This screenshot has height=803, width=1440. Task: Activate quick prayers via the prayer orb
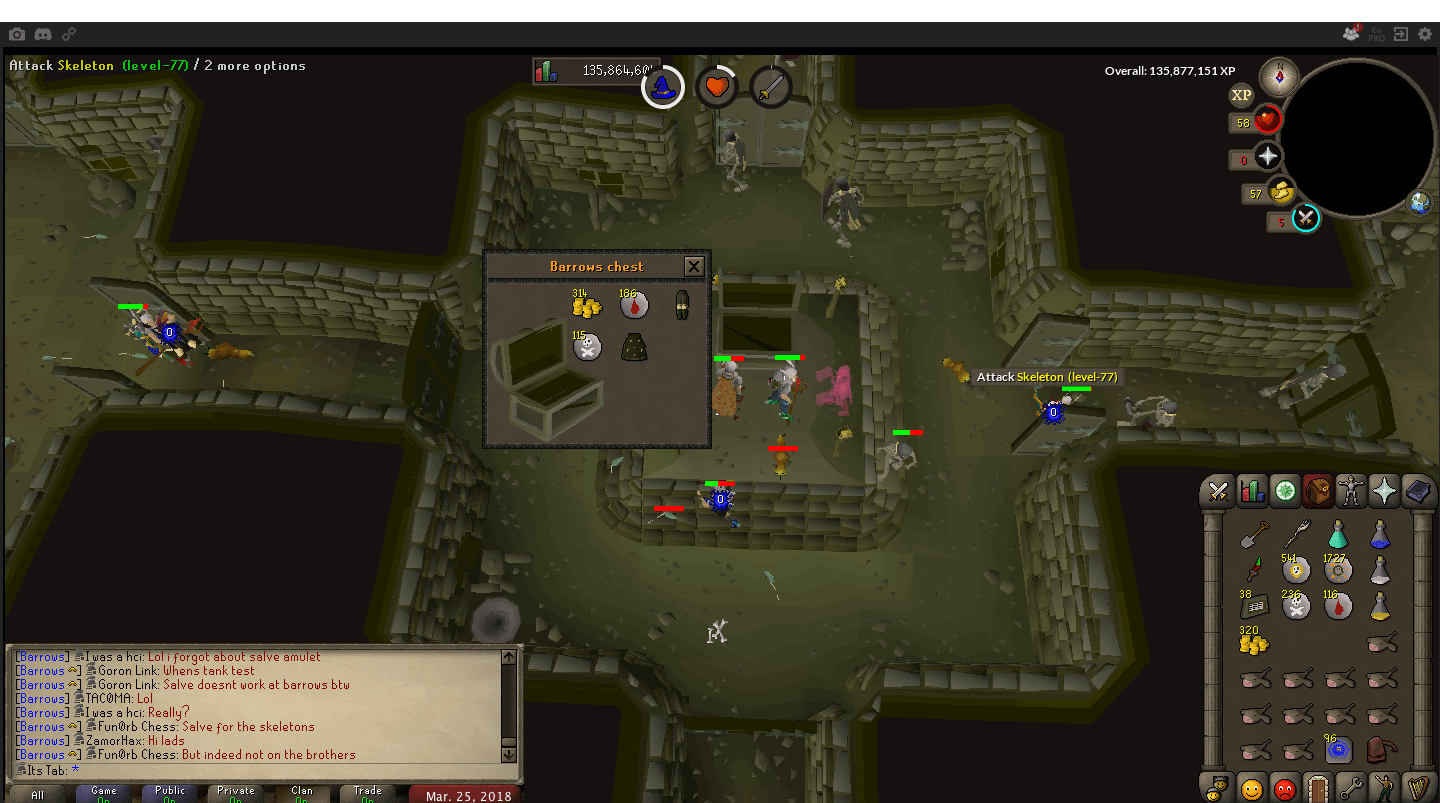[x=1267, y=156]
